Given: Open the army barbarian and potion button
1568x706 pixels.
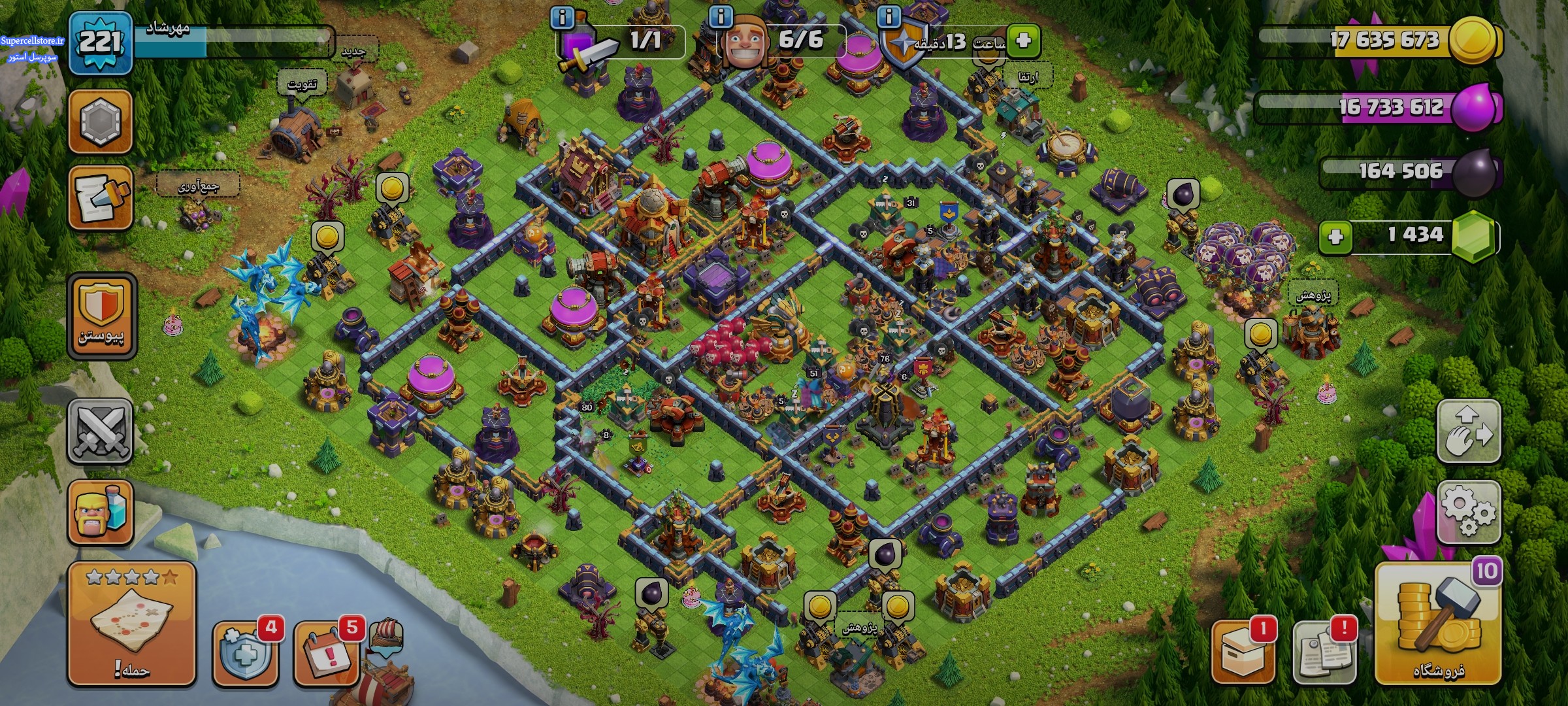Looking at the screenshot, I should (x=100, y=512).
